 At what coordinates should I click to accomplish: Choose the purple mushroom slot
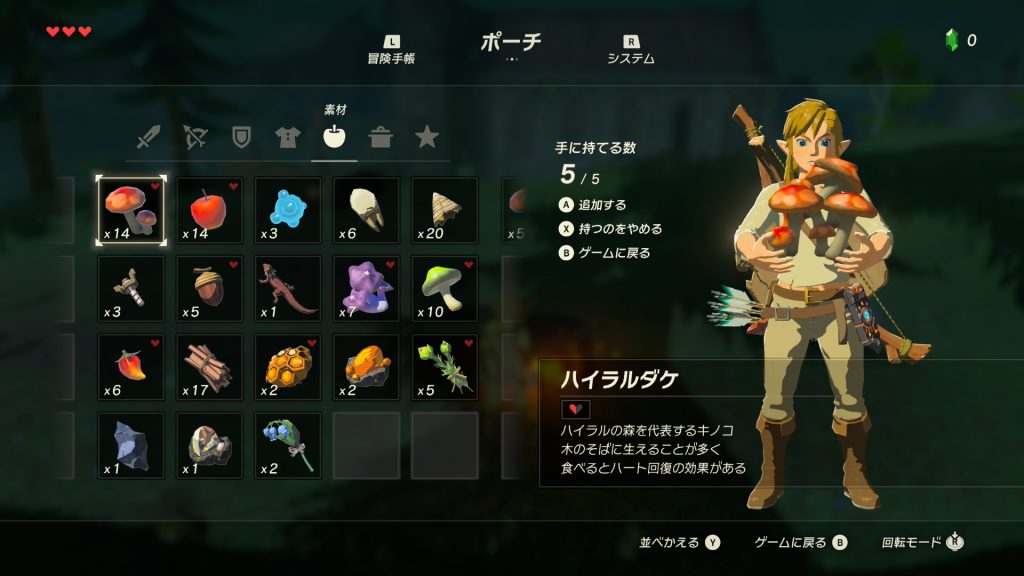tap(366, 289)
